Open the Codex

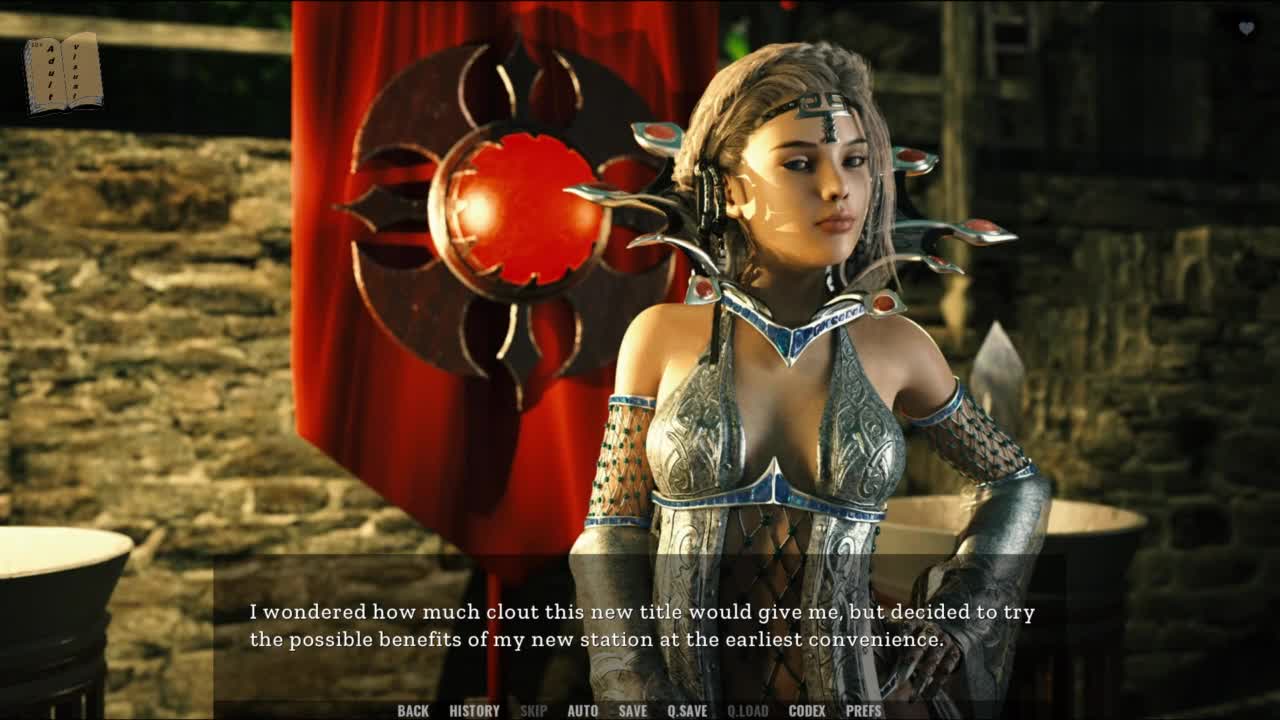coord(807,711)
